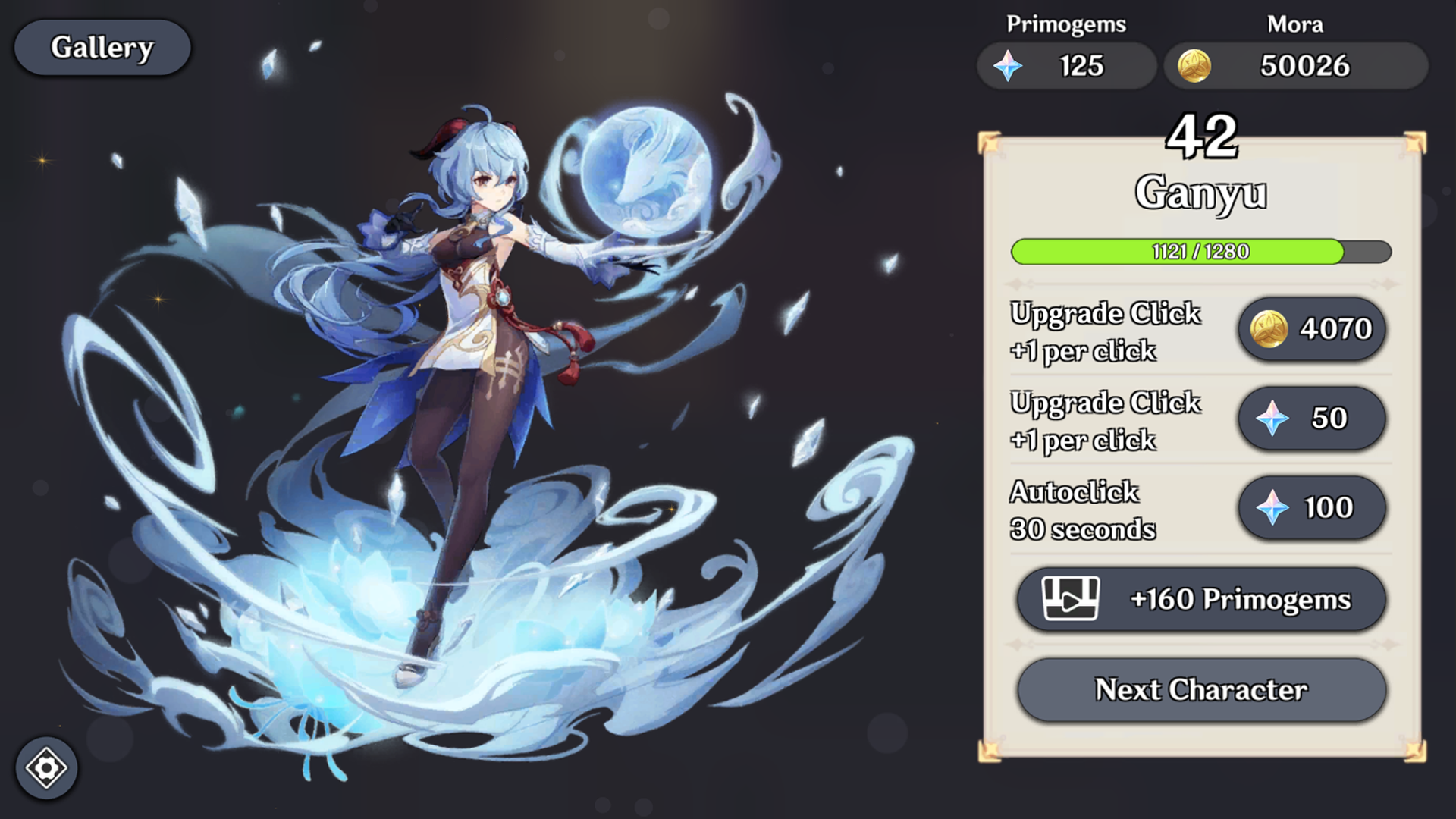Open the settings gear in the bottom corner

pyautogui.click(x=47, y=767)
